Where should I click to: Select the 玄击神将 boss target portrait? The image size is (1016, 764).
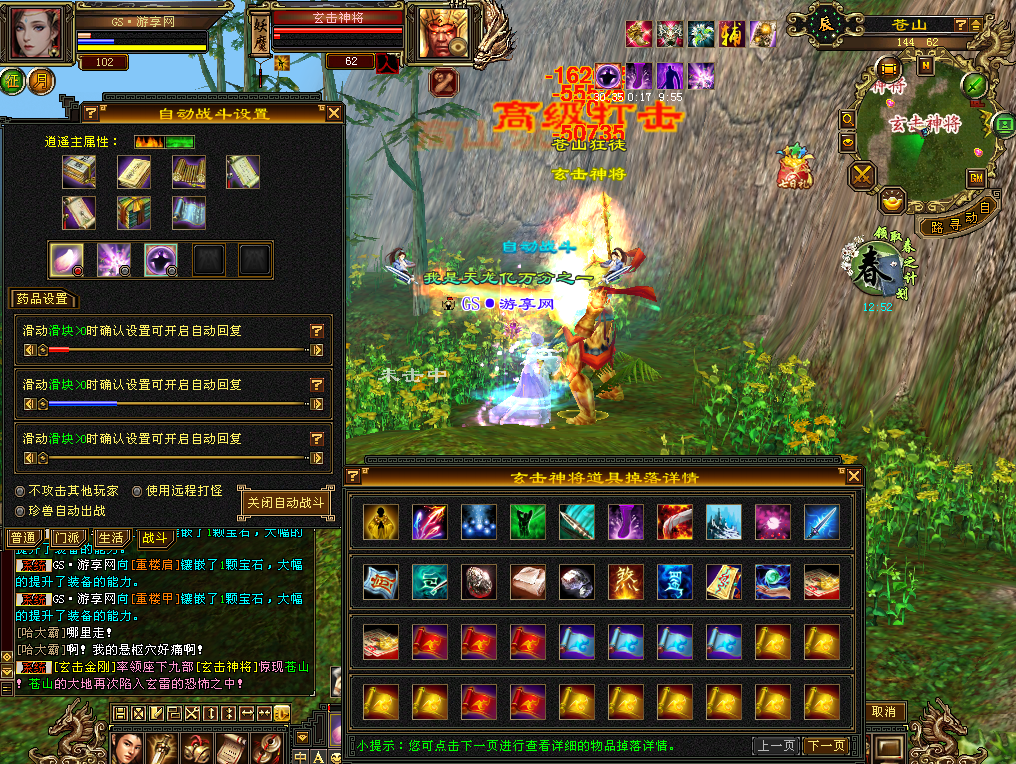438,34
